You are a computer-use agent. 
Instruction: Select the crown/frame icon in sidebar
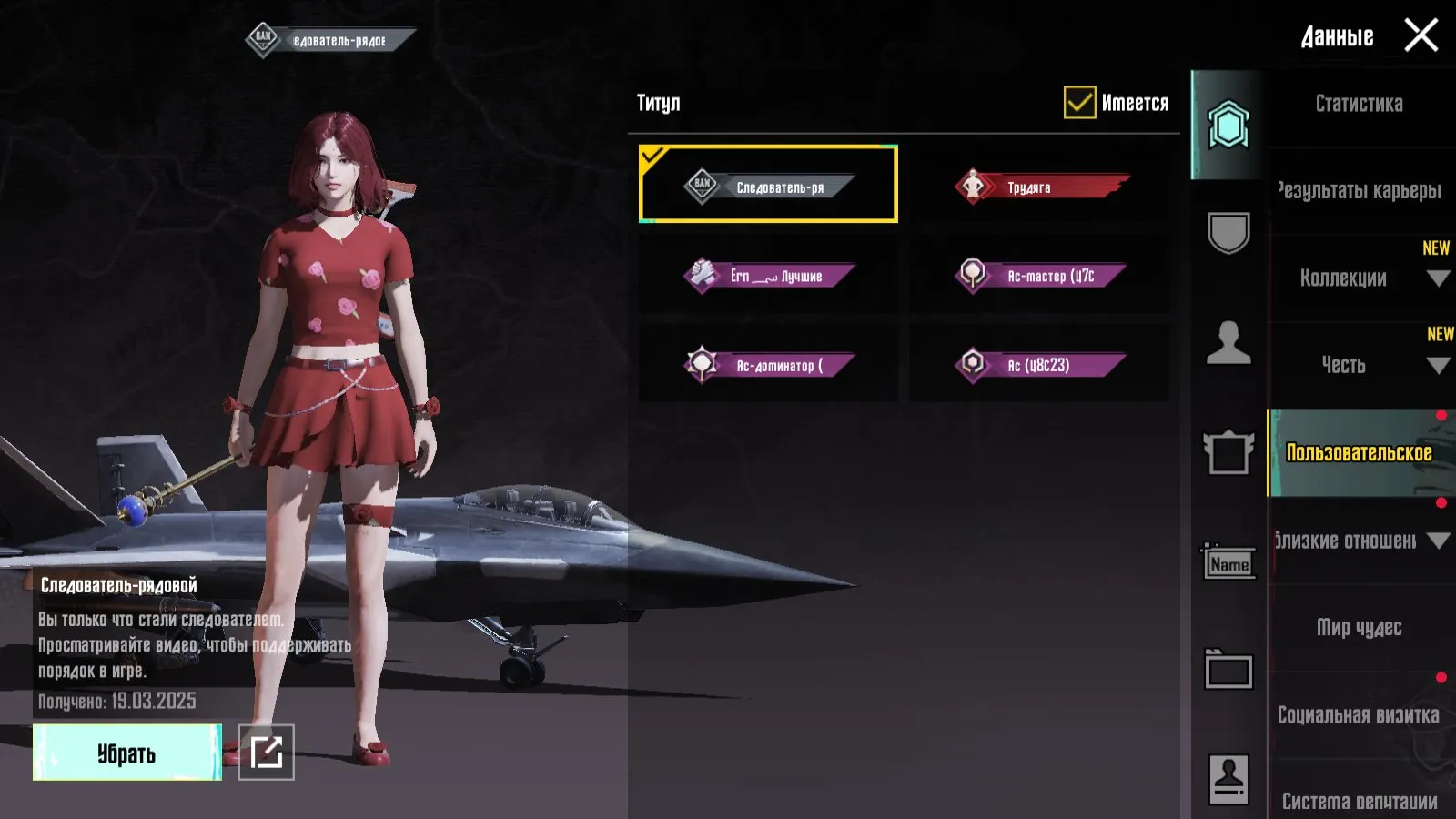(1230, 453)
